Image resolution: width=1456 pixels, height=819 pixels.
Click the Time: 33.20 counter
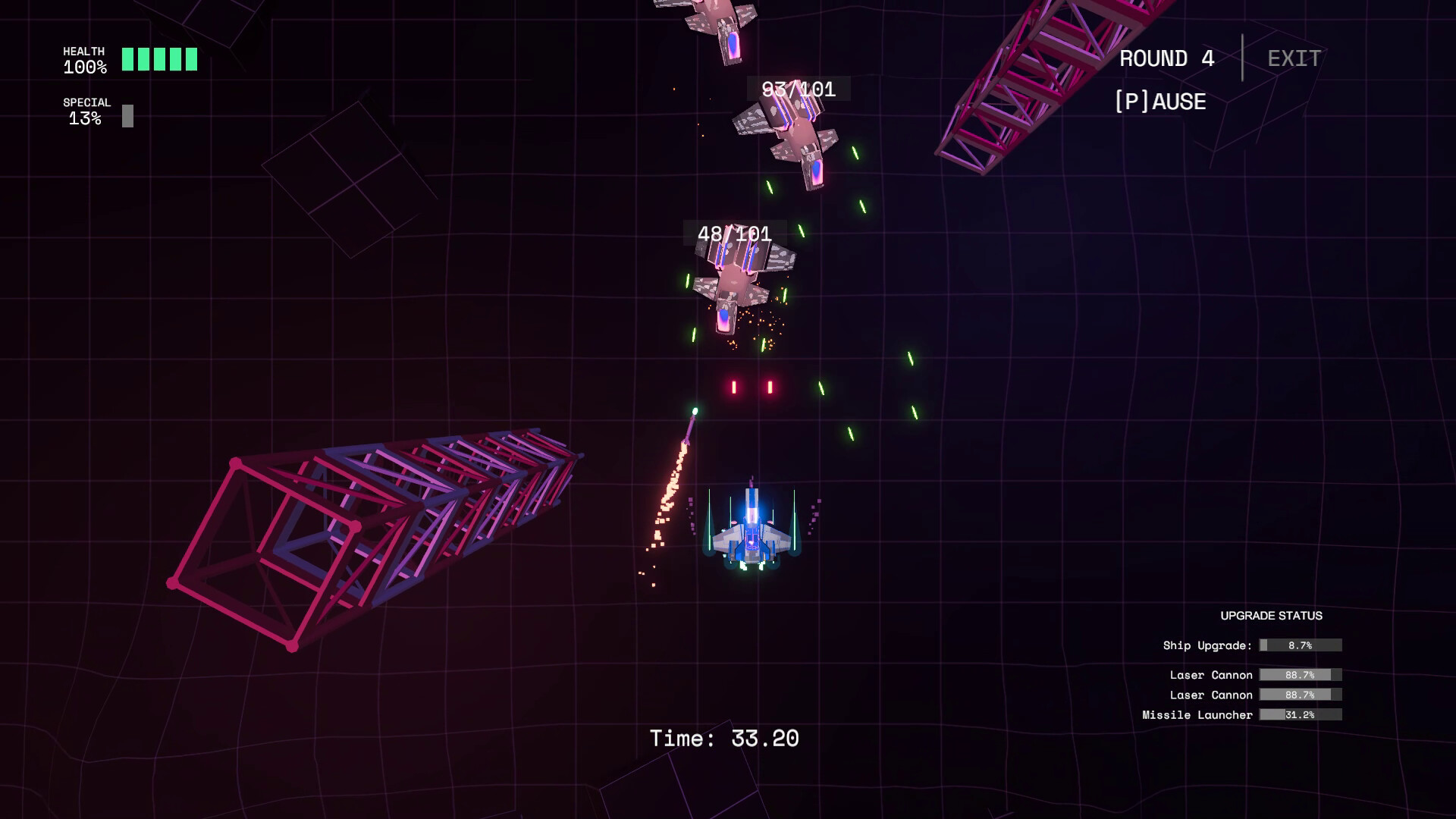724,737
